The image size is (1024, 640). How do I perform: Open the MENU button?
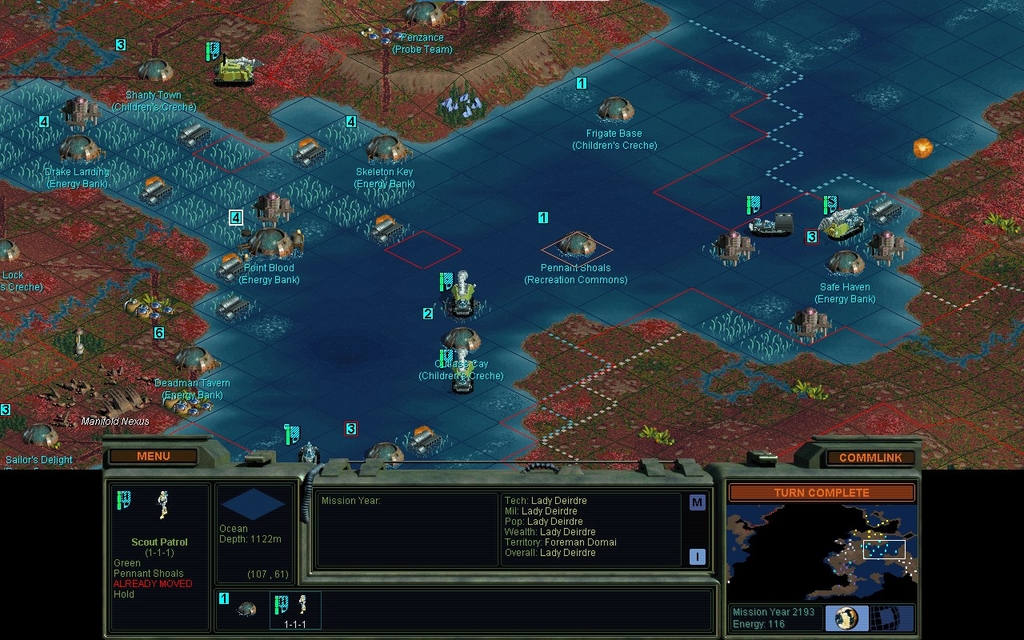point(153,456)
